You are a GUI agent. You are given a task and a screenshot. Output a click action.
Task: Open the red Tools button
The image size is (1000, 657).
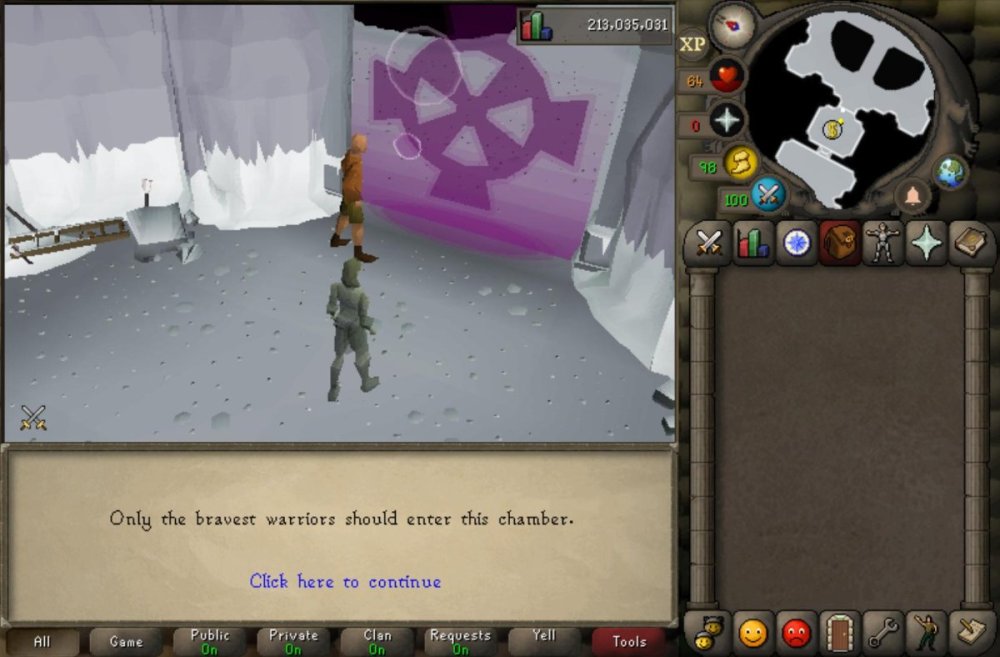click(x=629, y=642)
